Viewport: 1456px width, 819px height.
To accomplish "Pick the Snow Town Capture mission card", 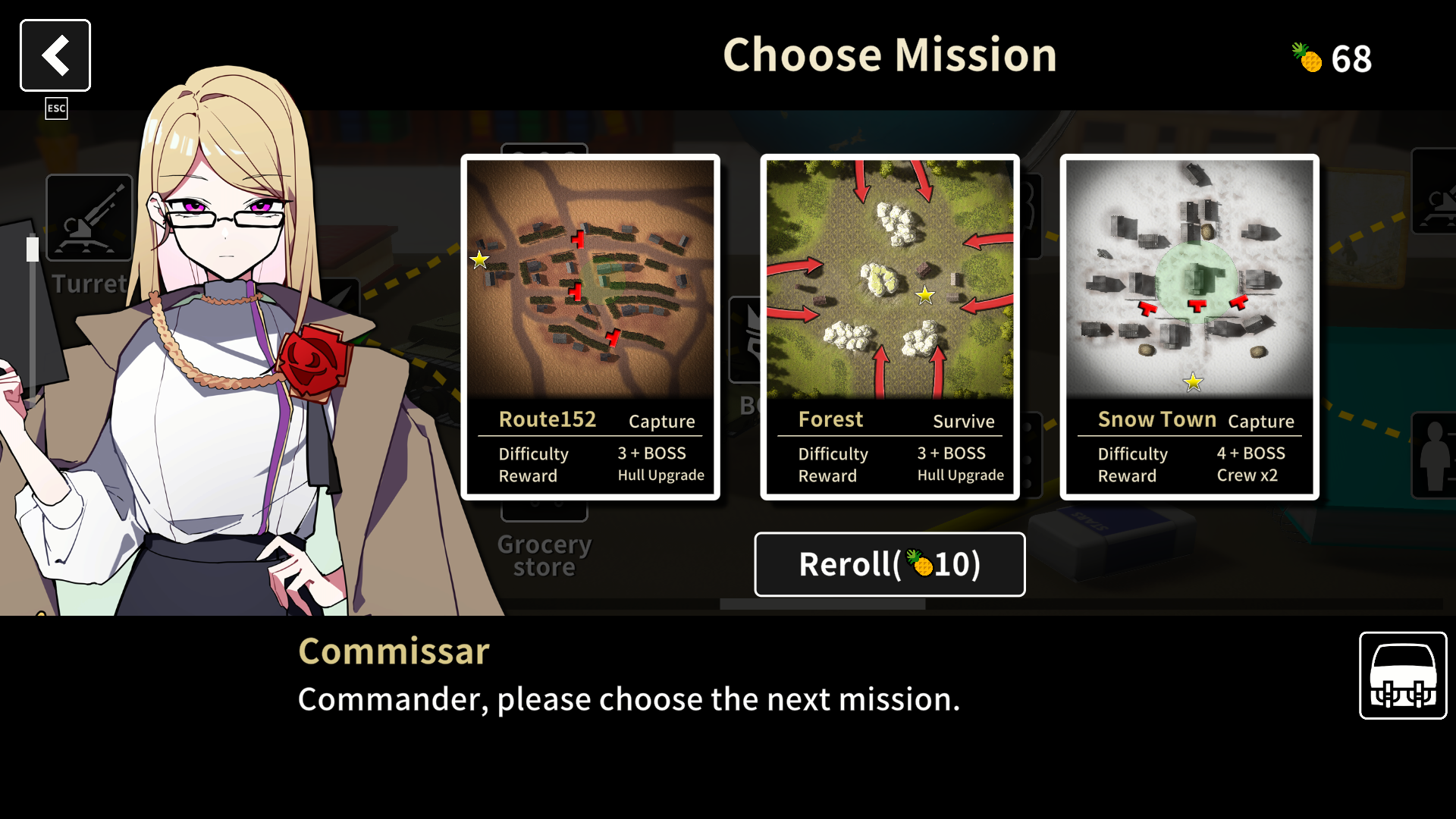I will [1190, 328].
